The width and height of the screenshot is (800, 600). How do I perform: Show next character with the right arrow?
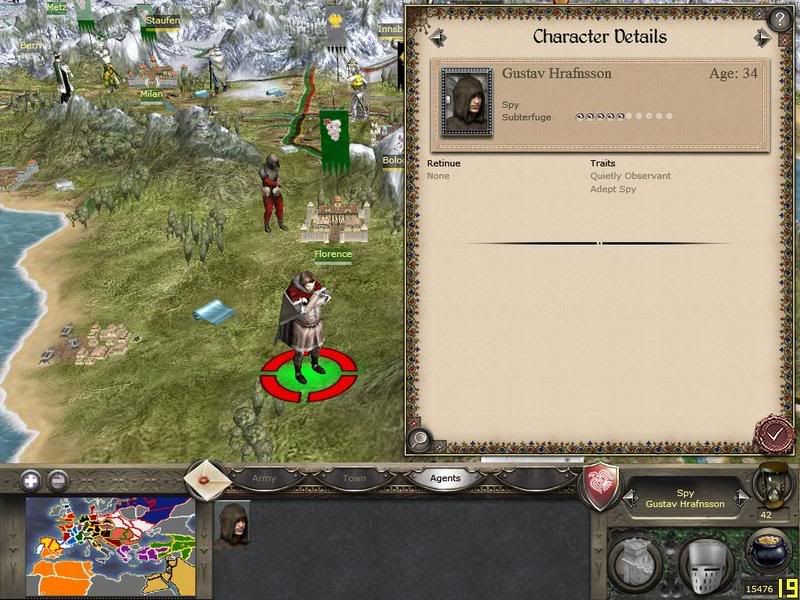coord(762,38)
